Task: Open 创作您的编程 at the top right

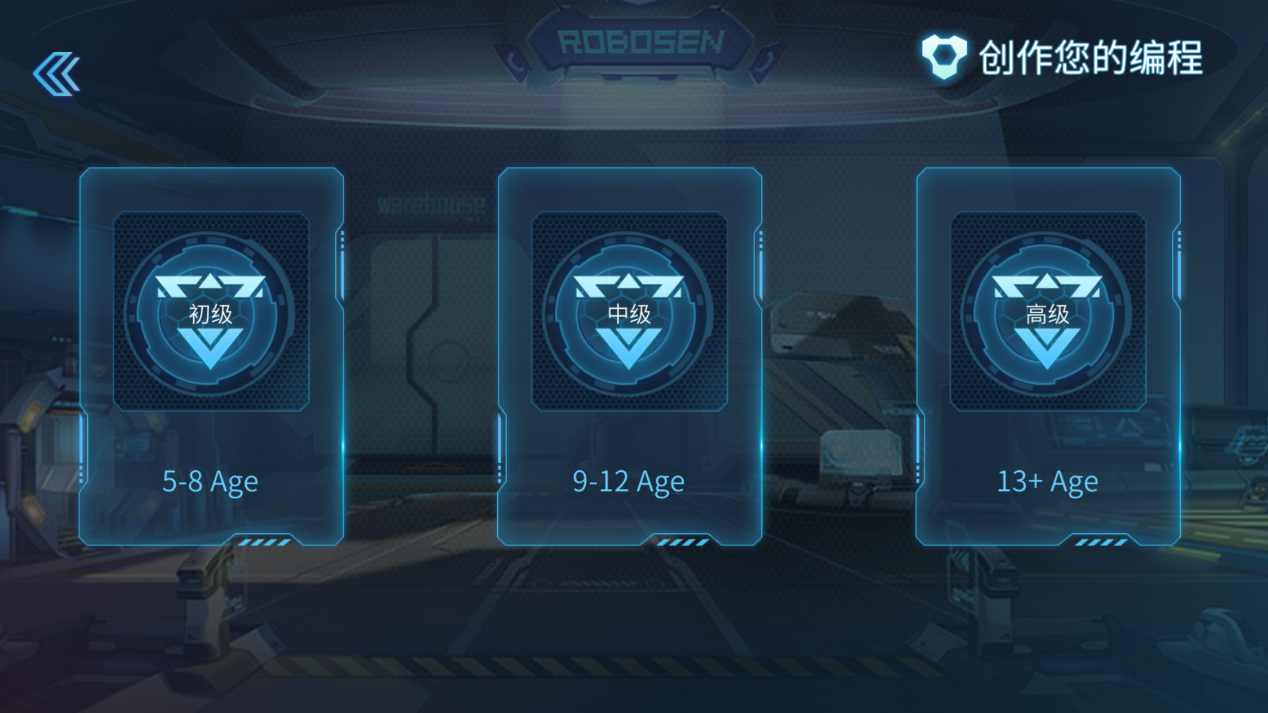Action: [x=1062, y=57]
